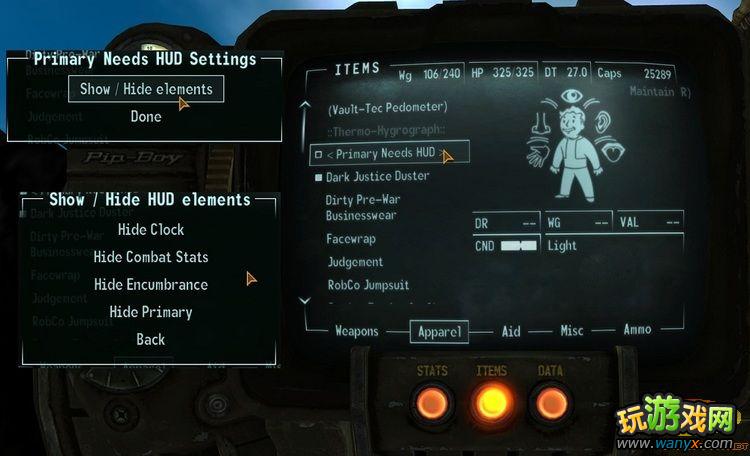Click Hide Clock option

[x=151, y=229]
